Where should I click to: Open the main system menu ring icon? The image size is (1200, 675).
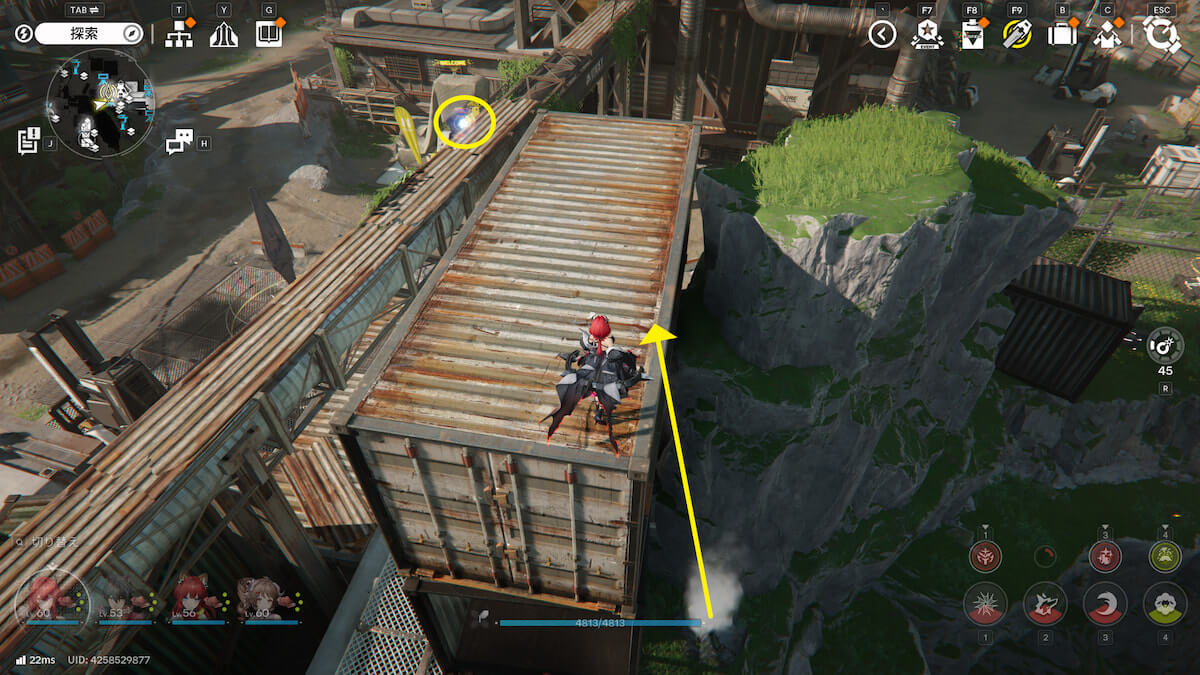pos(1162,35)
